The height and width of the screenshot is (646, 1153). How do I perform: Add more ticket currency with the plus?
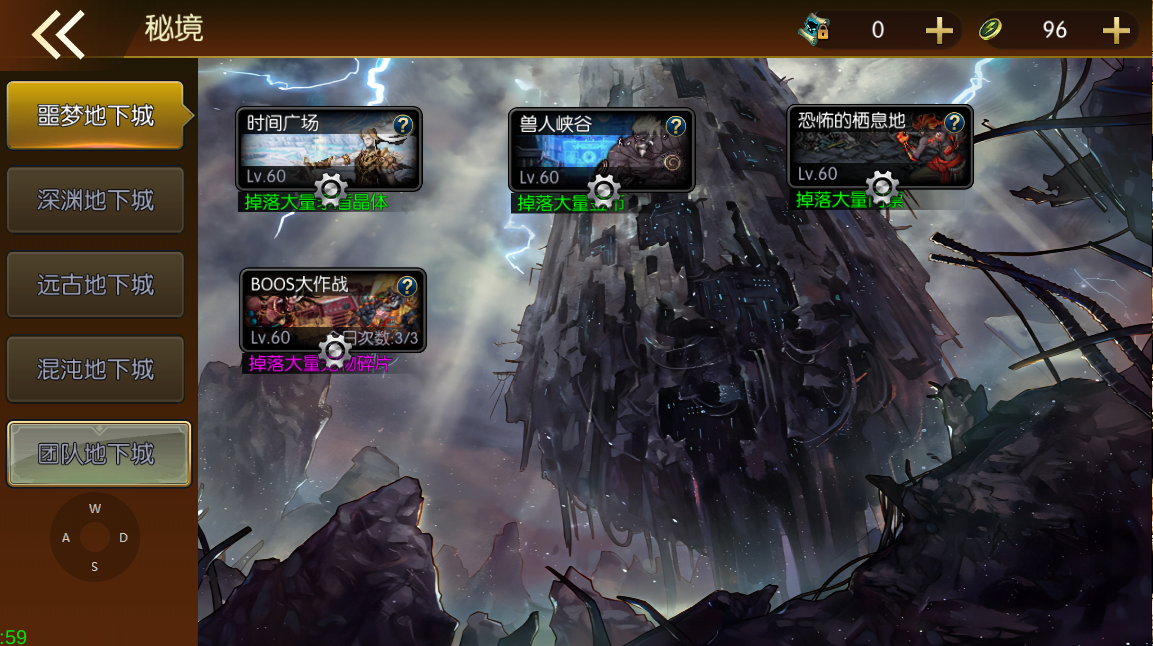[x=939, y=31]
